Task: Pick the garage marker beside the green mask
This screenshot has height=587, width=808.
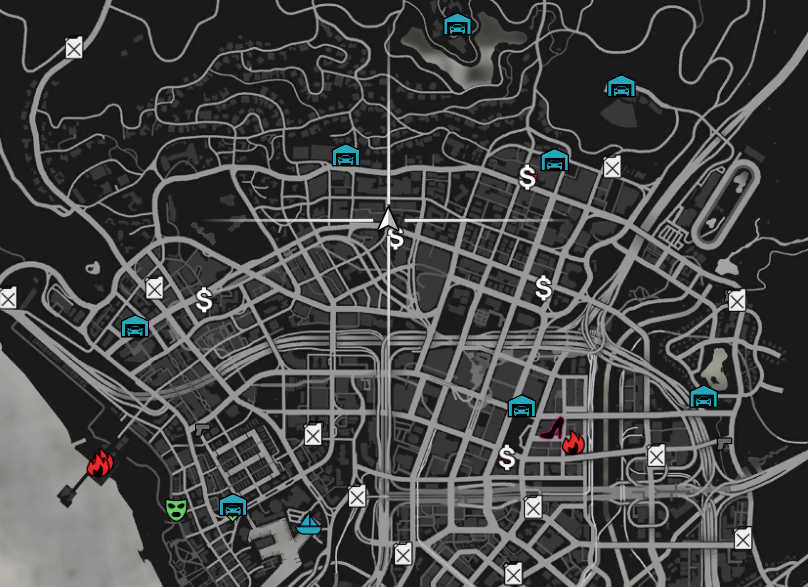Action: 232,506
